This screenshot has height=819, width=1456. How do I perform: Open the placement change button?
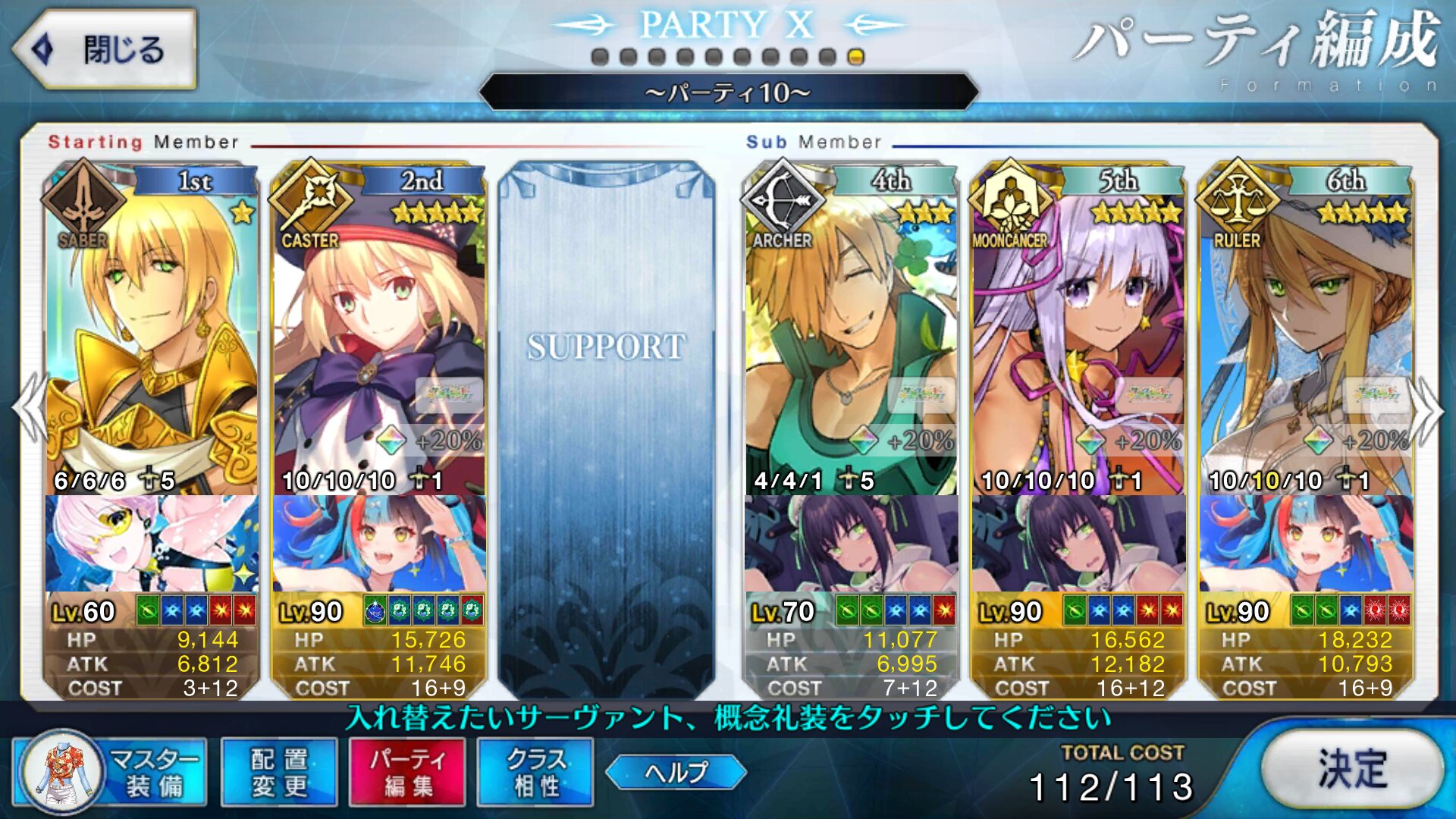click(x=279, y=772)
